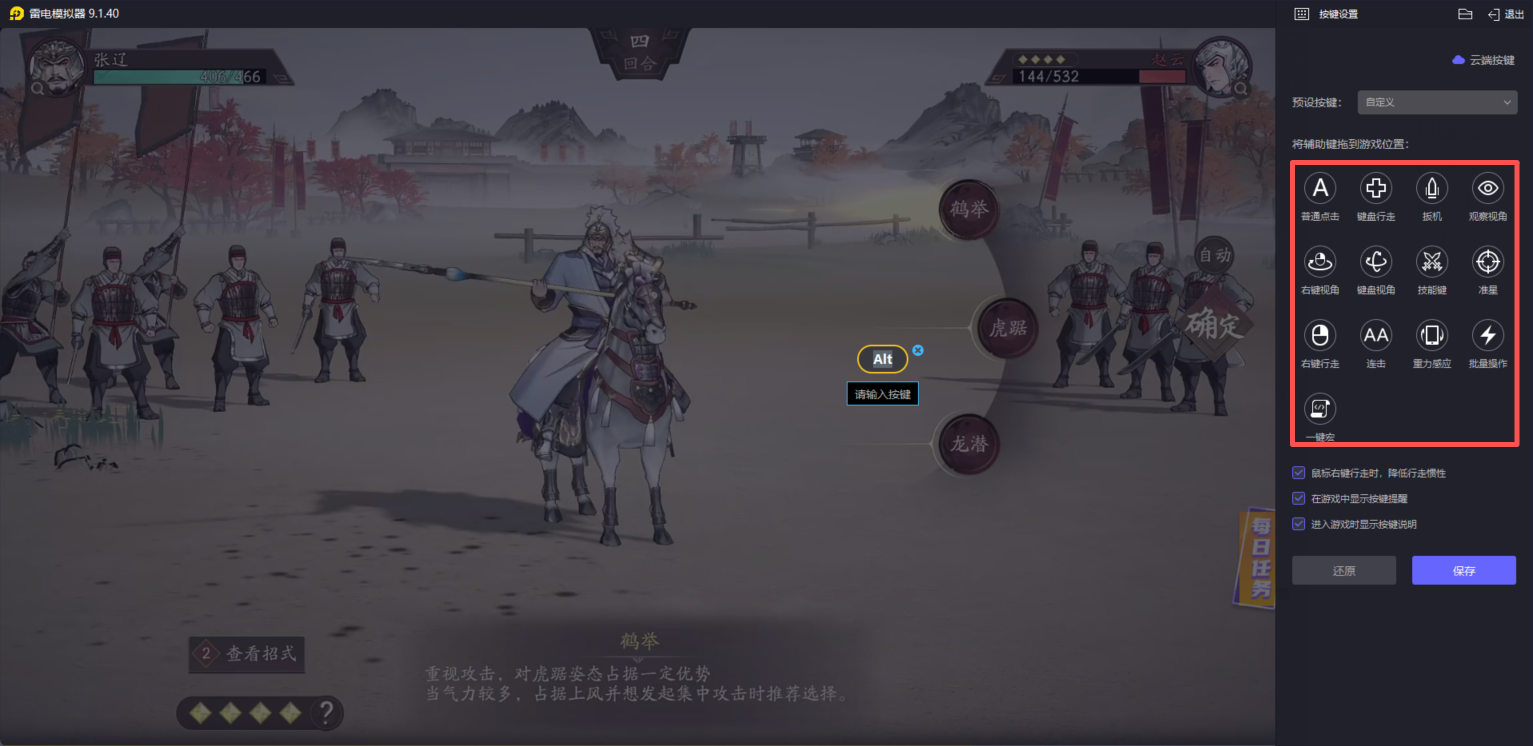Select the 一键宏 one-key macro icon
The height and width of the screenshot is (746, 1533).
click(1320, 408)
